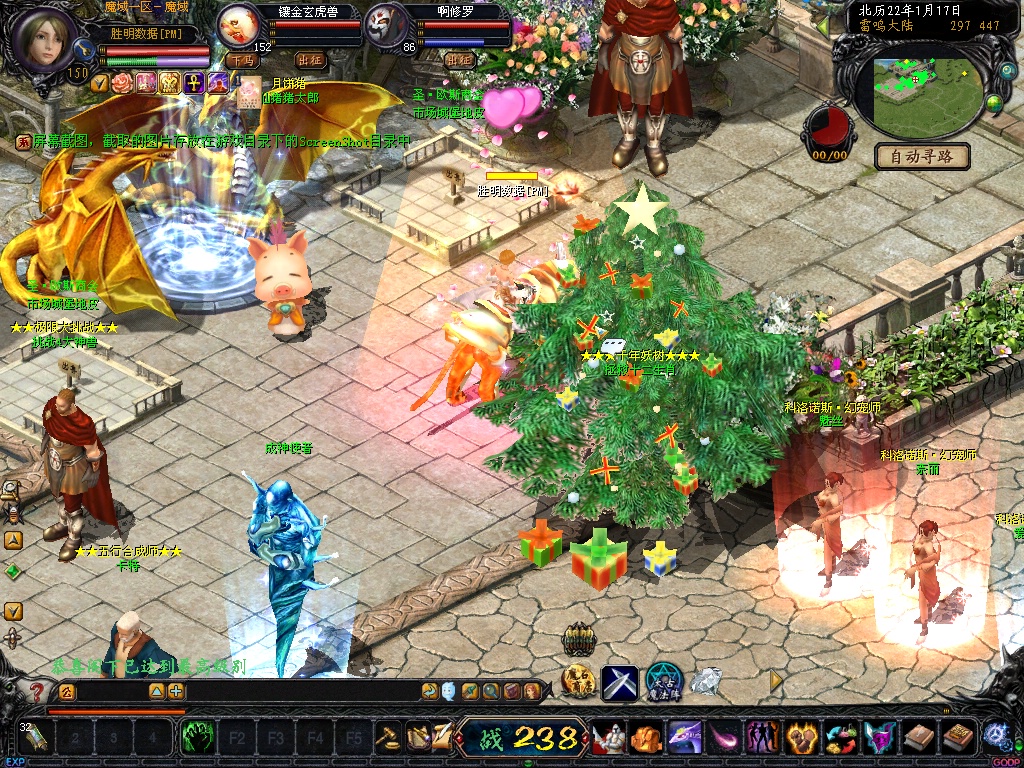Image resolution: width=1024 pixels, height=768 pixels.
Task: Click the rose buff icon
Action: pos(123,83)
